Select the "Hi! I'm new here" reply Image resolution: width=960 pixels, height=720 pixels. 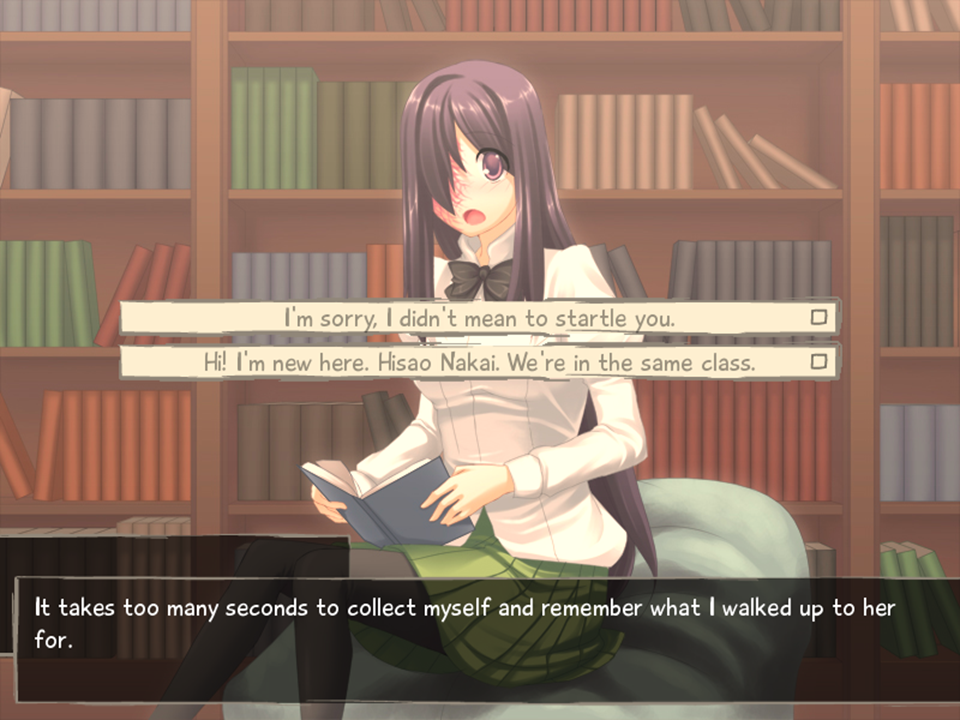tap(479, 362)
